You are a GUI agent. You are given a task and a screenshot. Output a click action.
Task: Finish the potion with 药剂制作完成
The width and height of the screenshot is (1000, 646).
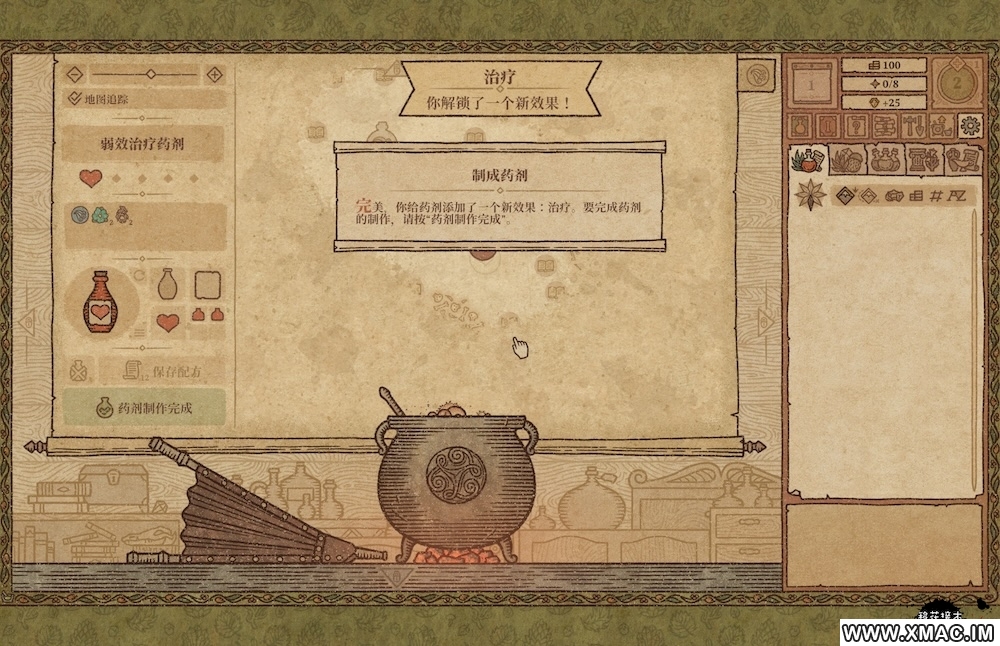coord(144,408)
